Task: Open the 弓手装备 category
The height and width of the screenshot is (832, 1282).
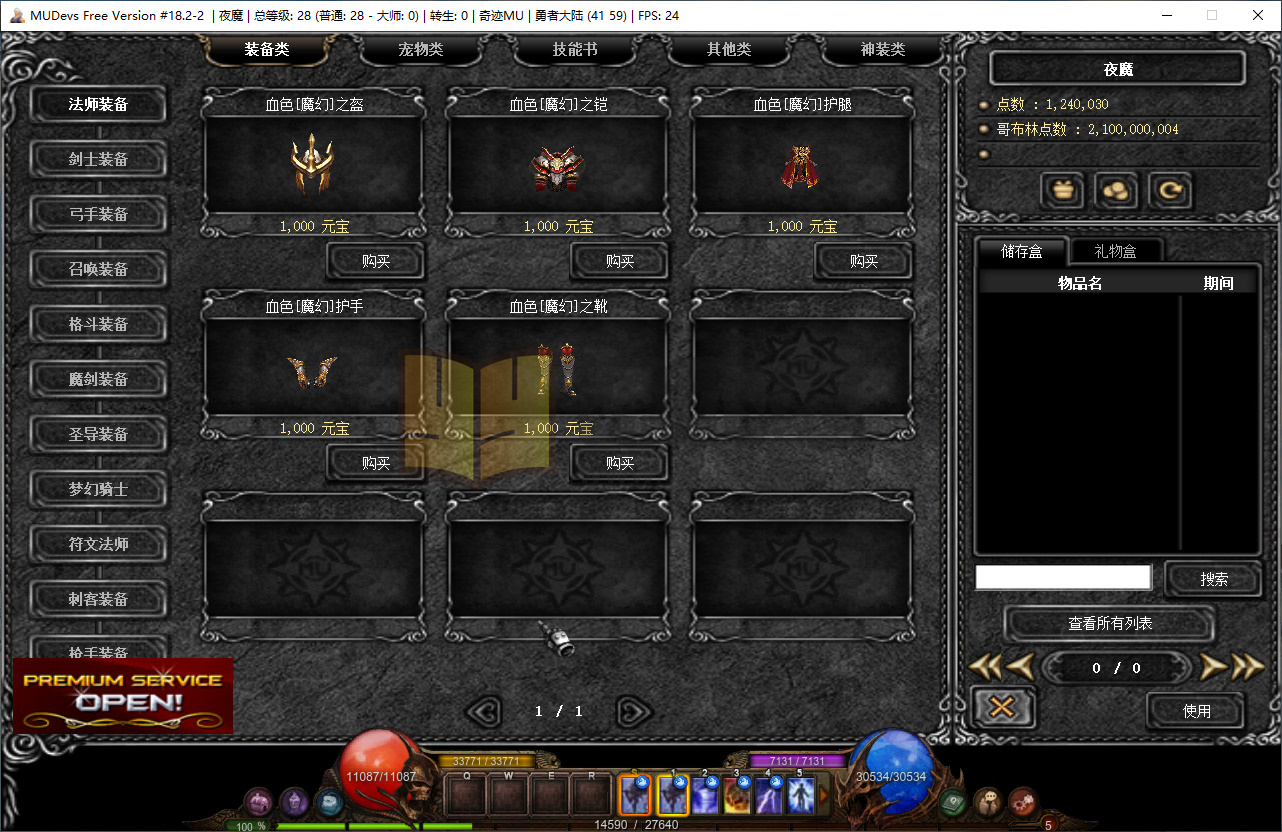Action: coord(98,214)
